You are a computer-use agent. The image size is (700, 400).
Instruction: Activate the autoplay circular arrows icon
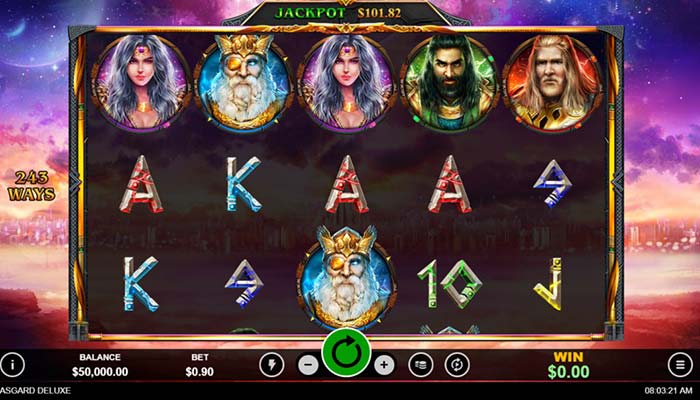pos(457,365)
